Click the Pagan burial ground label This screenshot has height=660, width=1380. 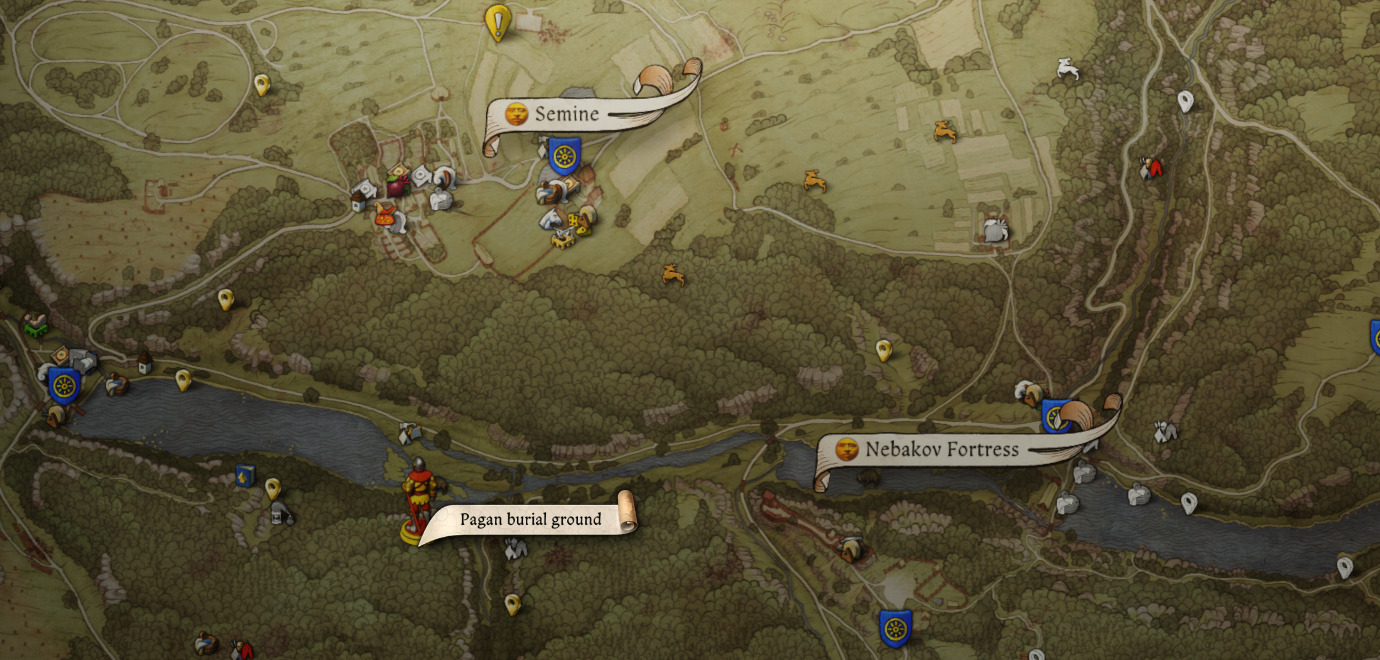(x=530, y=519)
